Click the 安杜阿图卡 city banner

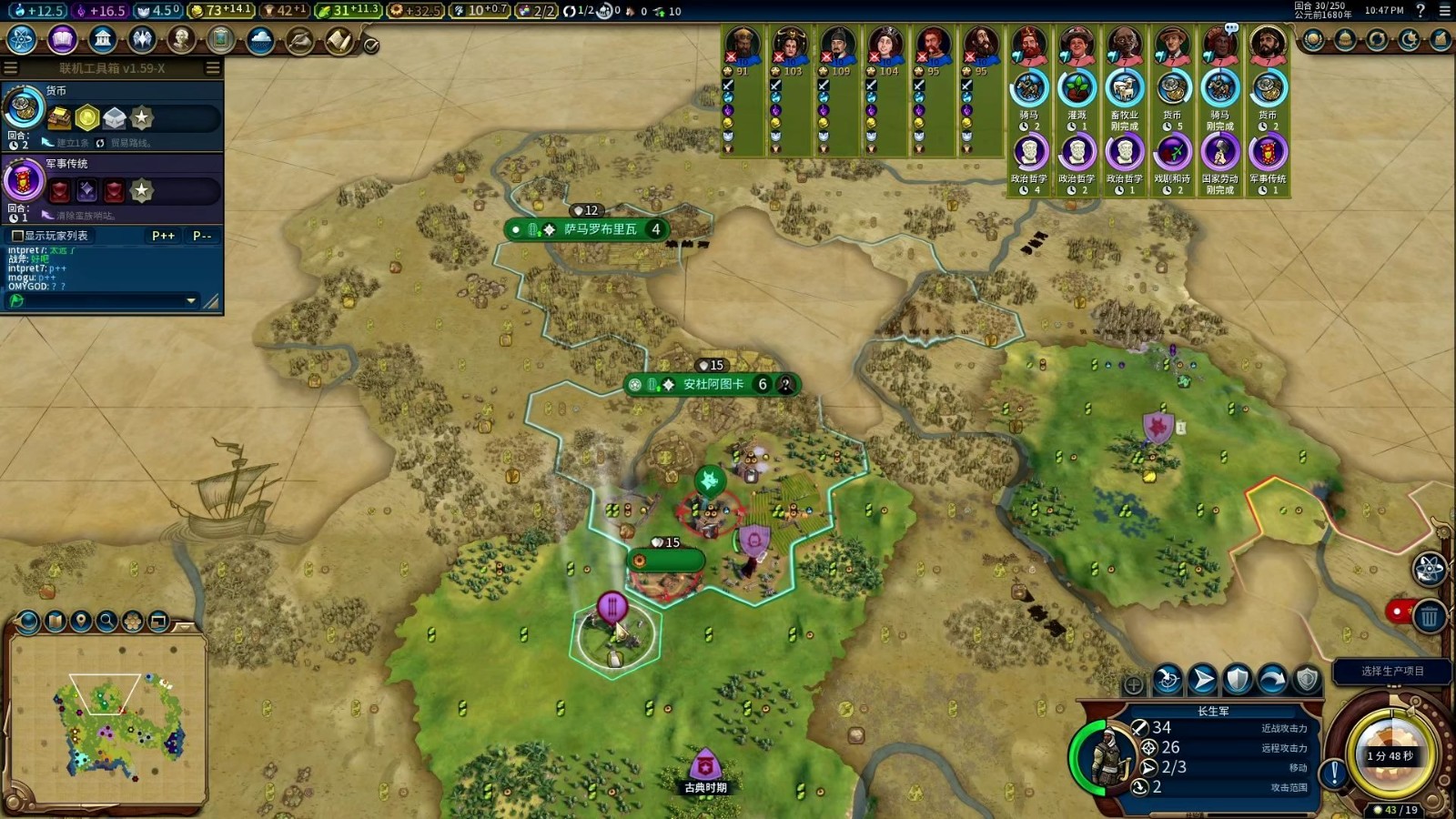713,384
